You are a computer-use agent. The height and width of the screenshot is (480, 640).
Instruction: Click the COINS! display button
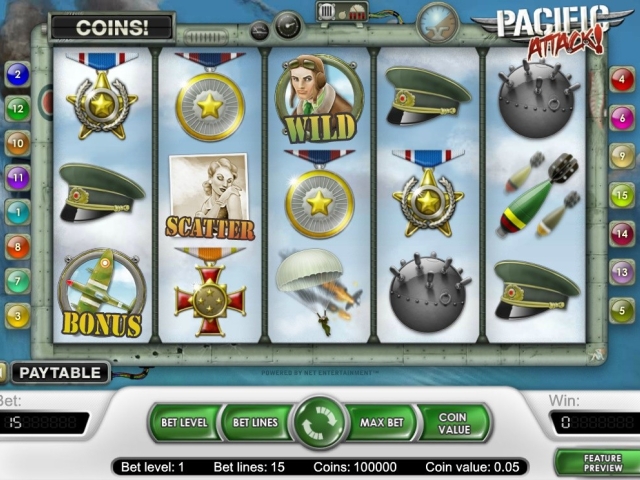click(x=111, y=27)
